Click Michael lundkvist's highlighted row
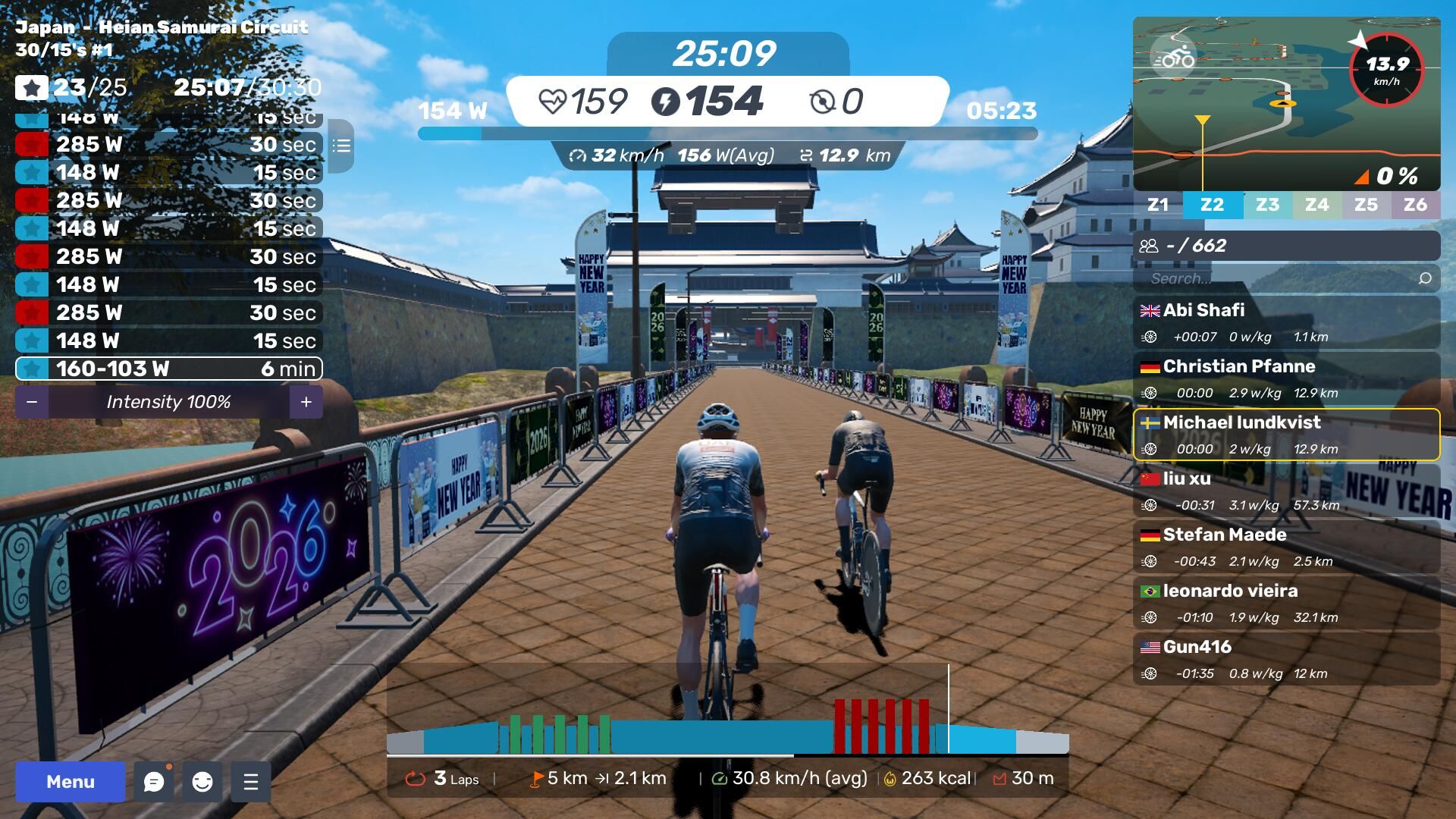The height and width of the screenshot is (819, 1456). 1286,435
